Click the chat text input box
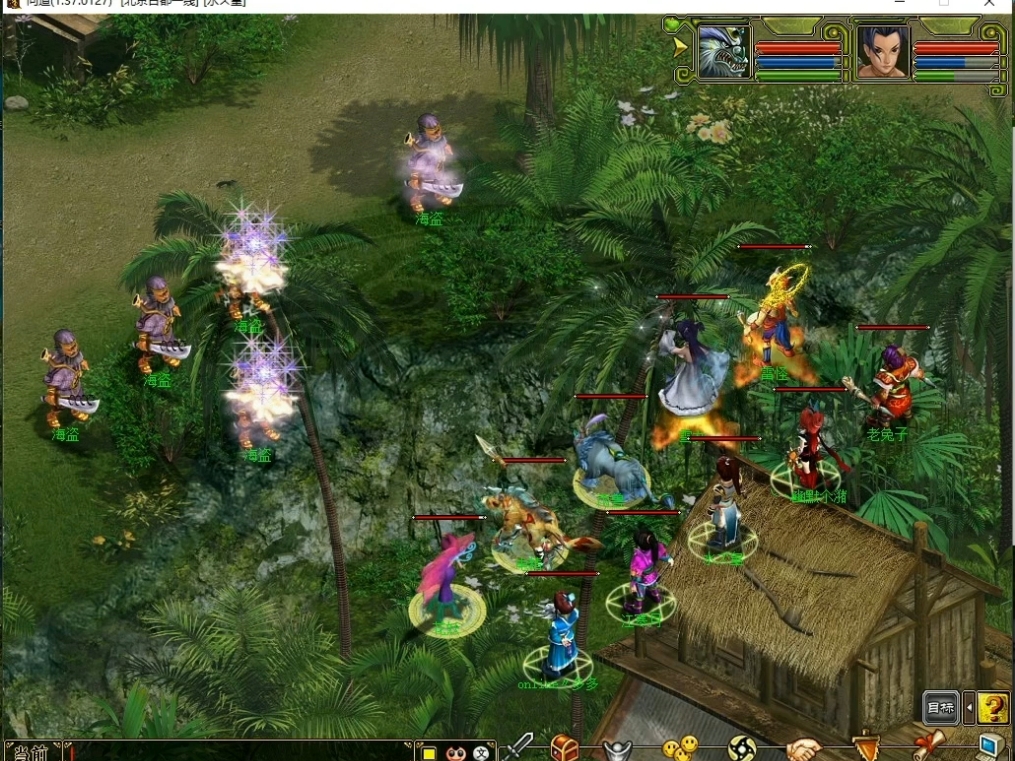The width and height of the screenshot is (1015, 761). point(240,752)
